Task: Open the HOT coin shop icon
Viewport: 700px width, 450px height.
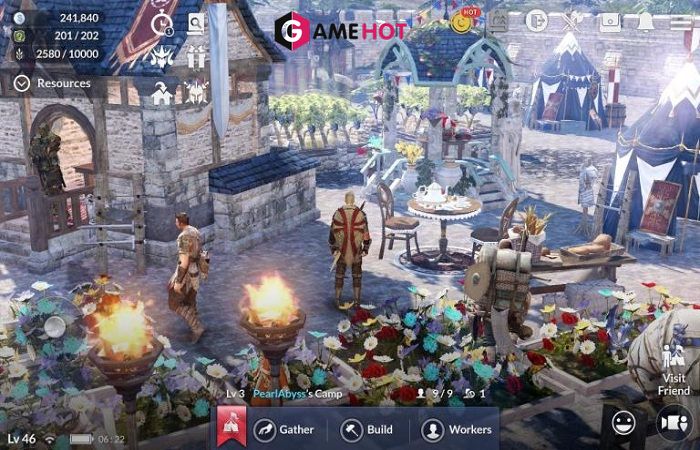Action: [x=462, y=20]
